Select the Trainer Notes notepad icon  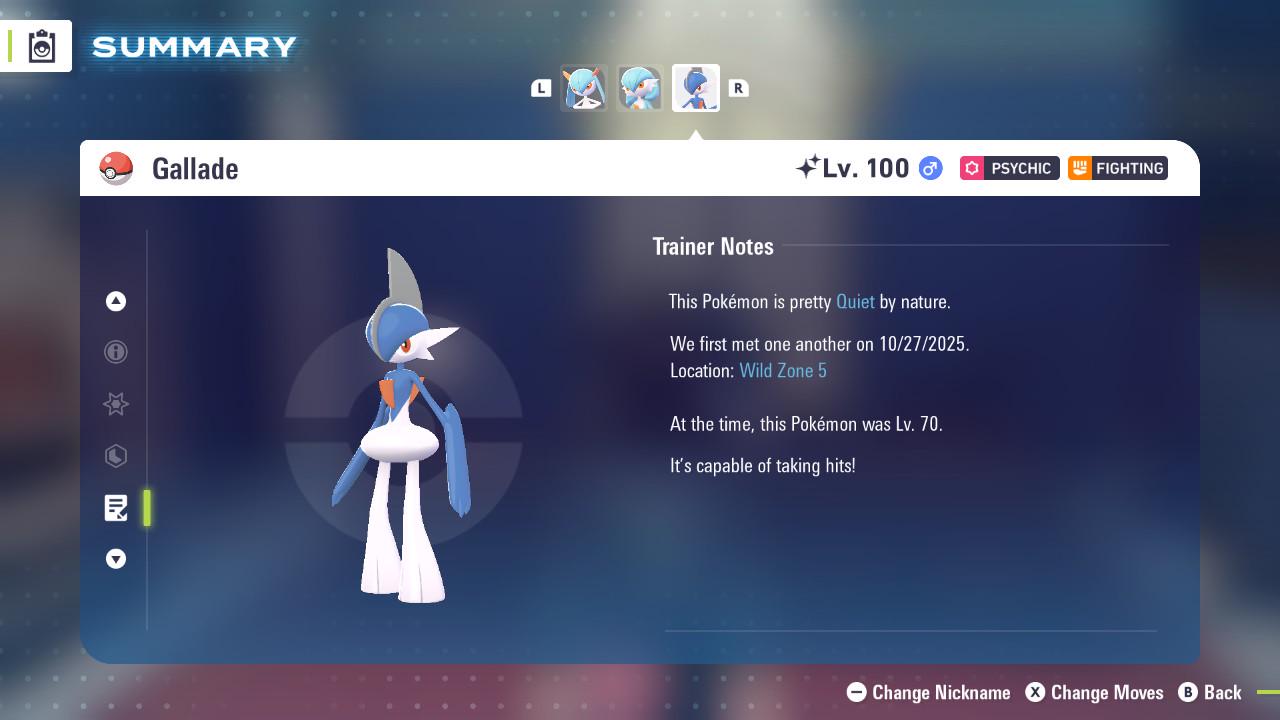(x=116, y=508)
